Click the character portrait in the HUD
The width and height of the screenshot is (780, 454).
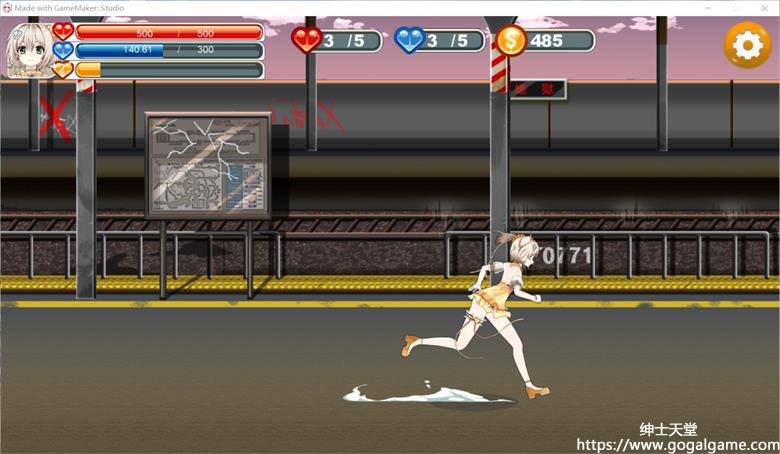tap(29, 50)
